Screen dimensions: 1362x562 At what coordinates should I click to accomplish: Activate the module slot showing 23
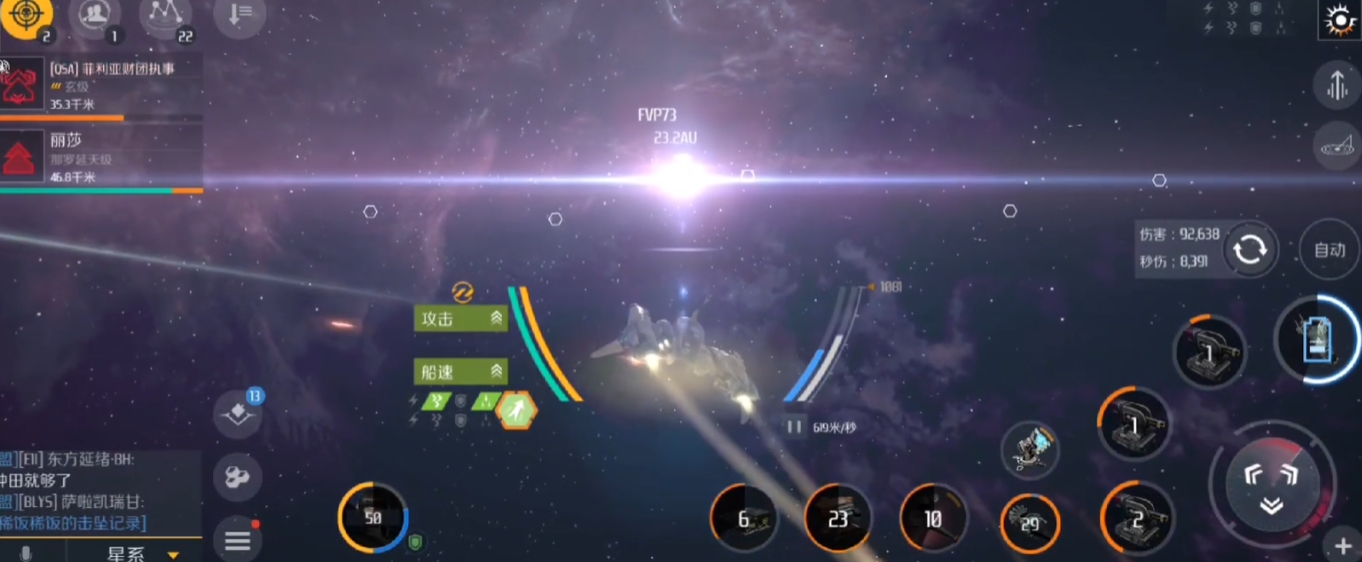pos(838,519)
